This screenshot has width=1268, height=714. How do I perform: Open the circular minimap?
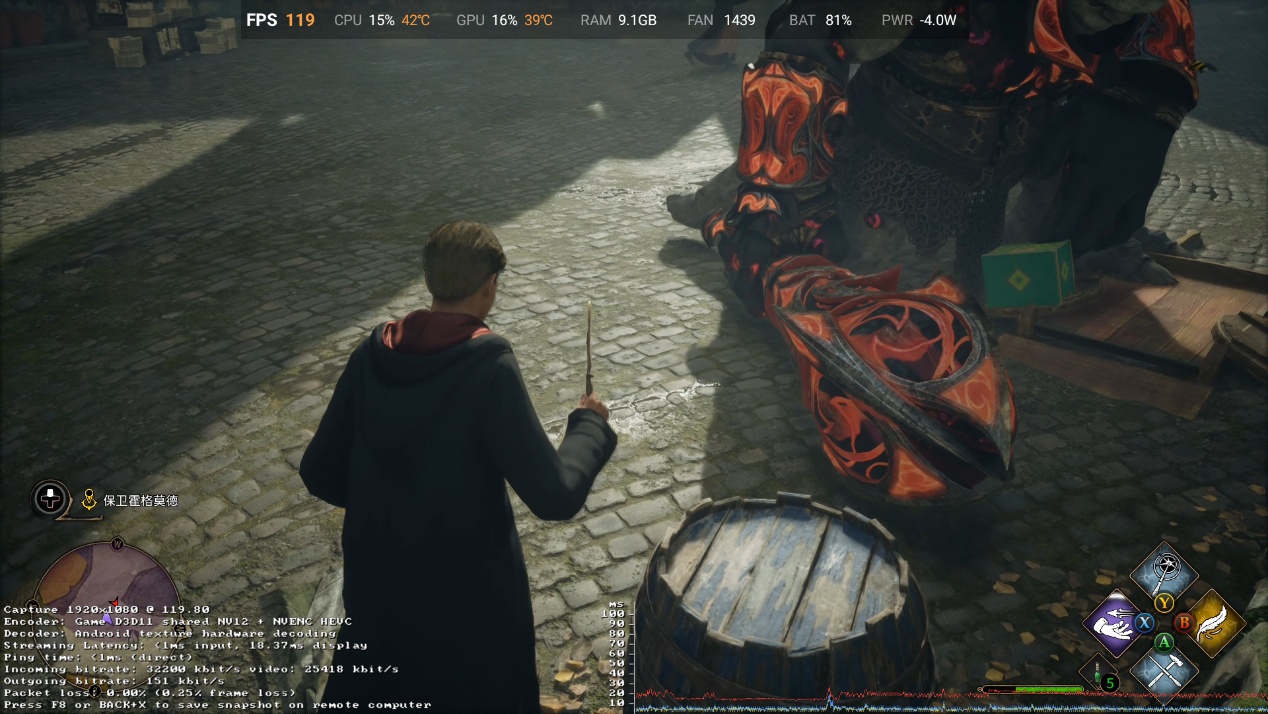(x=108, y=585)
